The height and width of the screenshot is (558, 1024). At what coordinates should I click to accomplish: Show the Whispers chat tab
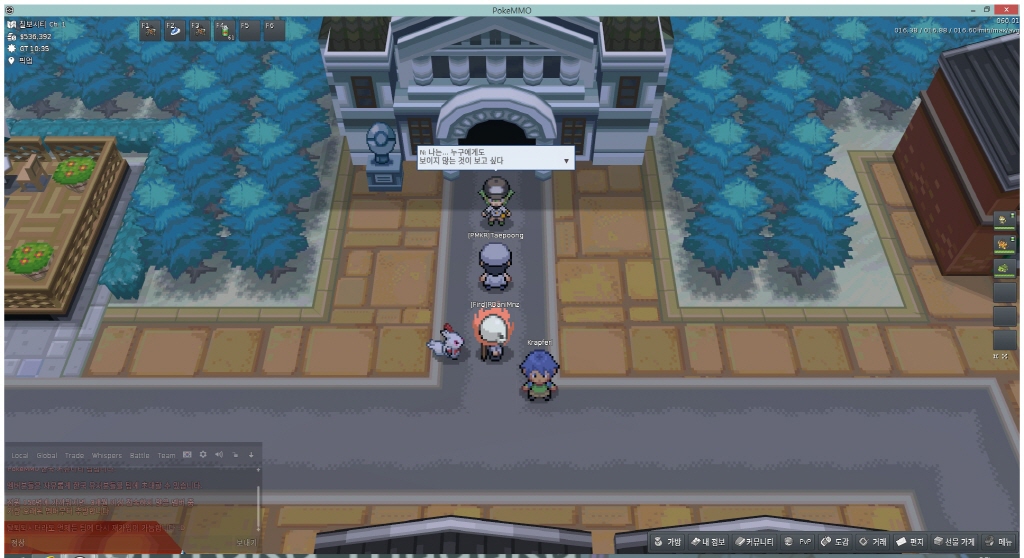[x=106, y=455]
